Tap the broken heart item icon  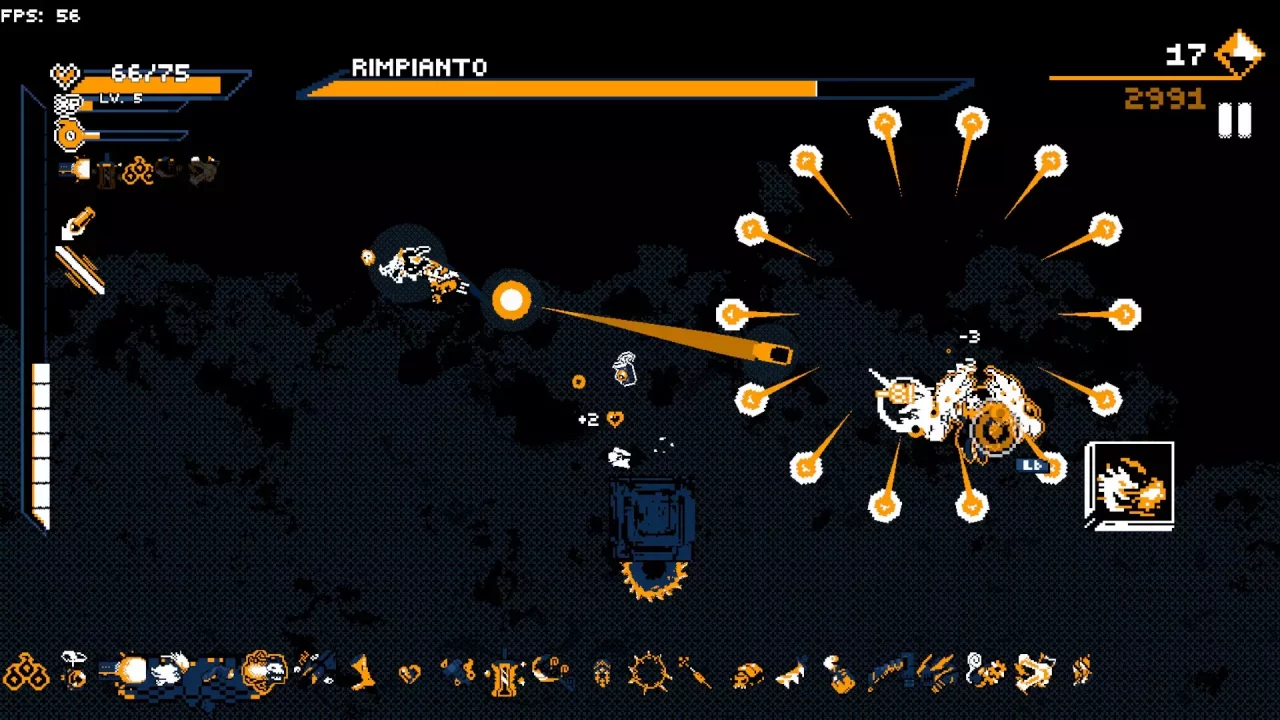click(409, 673)
